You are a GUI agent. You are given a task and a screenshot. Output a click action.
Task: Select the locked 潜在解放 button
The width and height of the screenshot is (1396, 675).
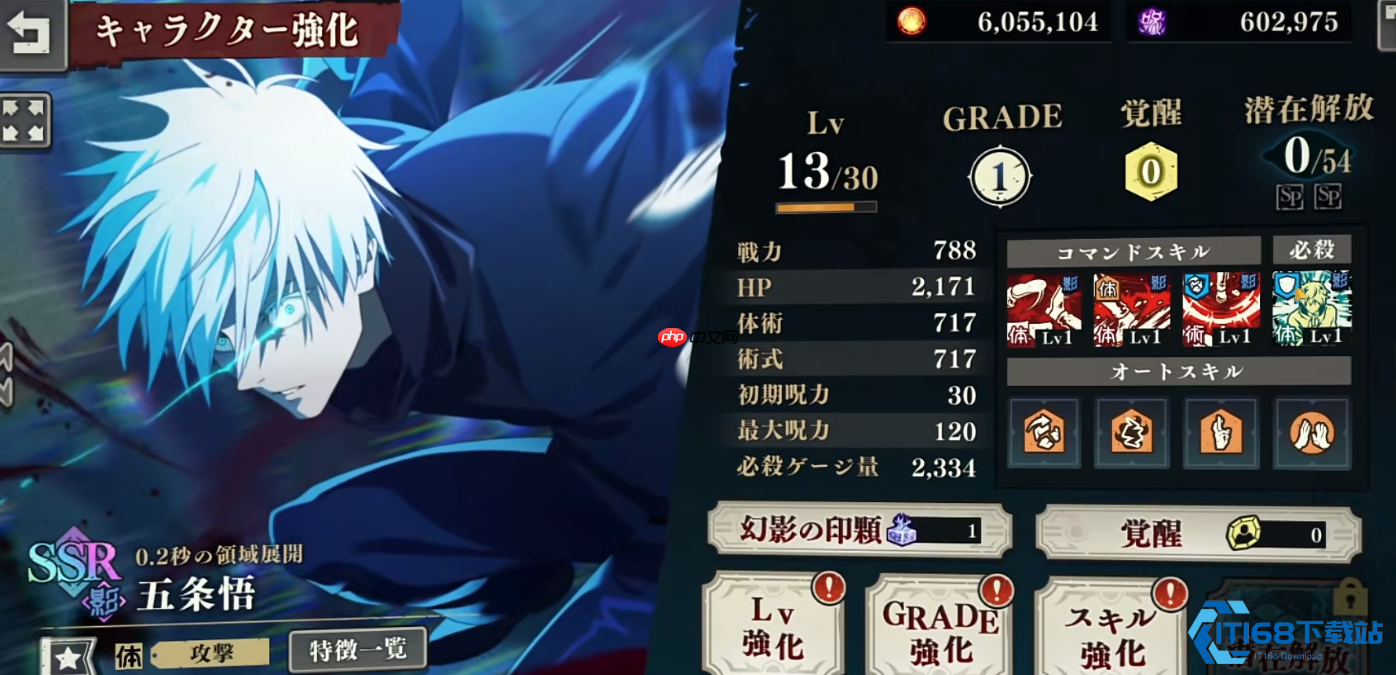pos(1290,630)
